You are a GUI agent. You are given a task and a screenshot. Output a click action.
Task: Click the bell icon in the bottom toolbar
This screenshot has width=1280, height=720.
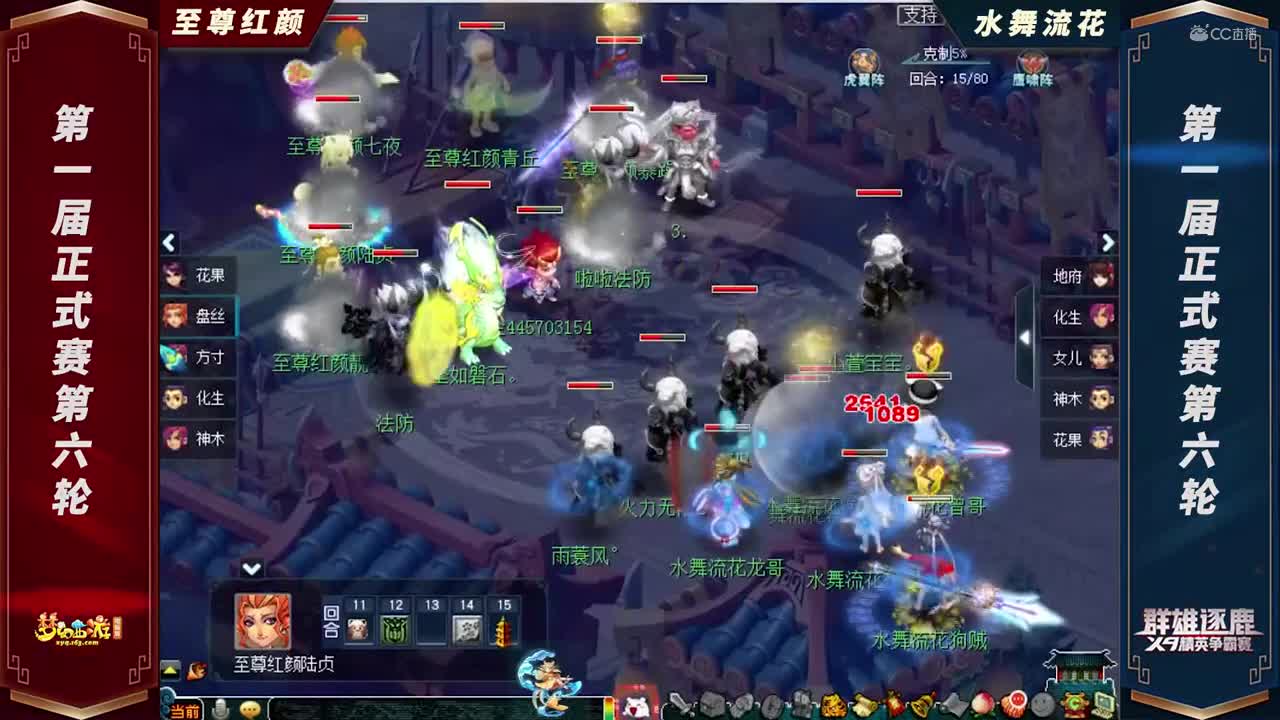pyautogui.click(x=923, y=703)
